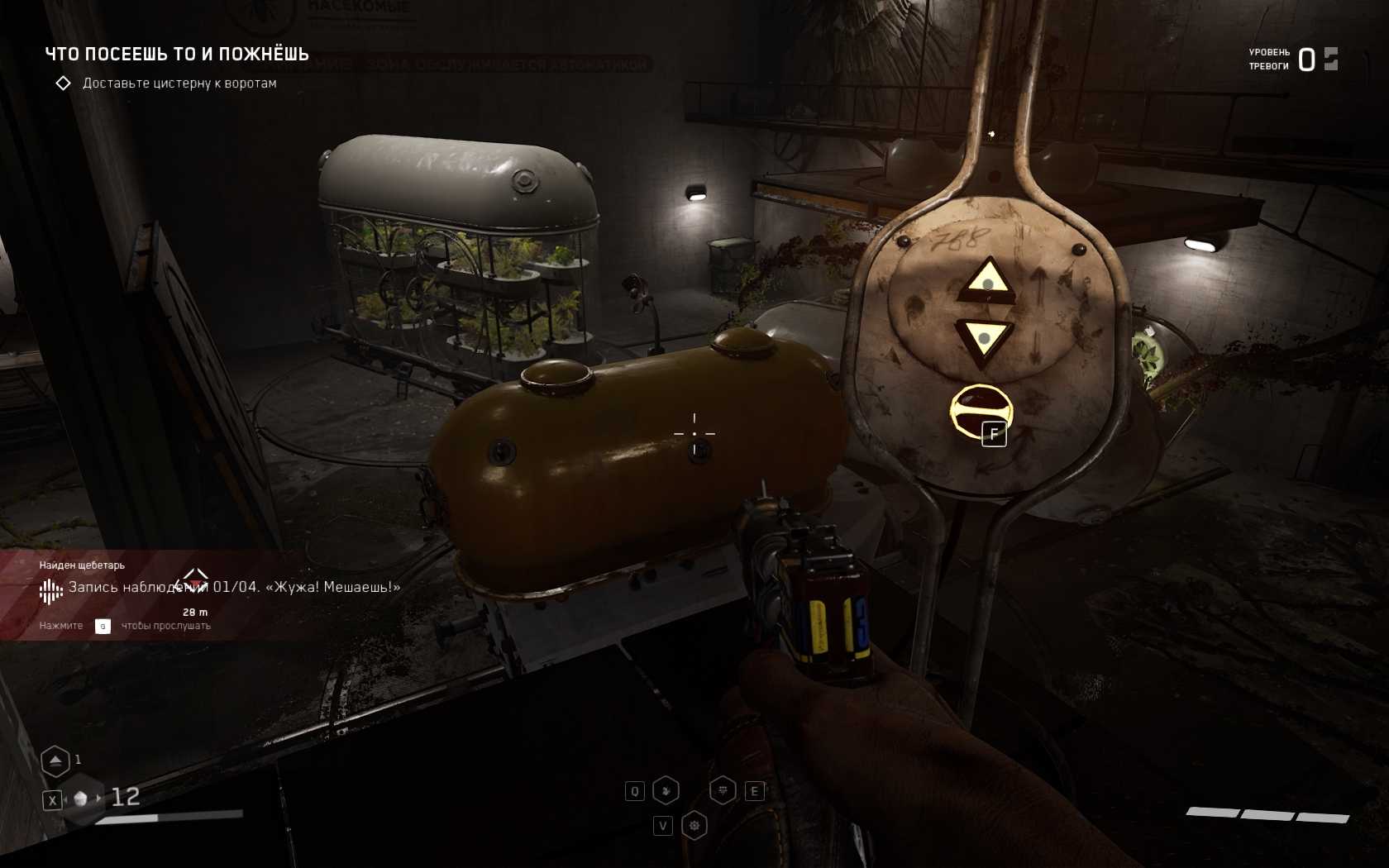The width and height of the screenshot is (1389, 868).
Task: Activate the hexagon ability icon beside E
Action: [723, 791]
